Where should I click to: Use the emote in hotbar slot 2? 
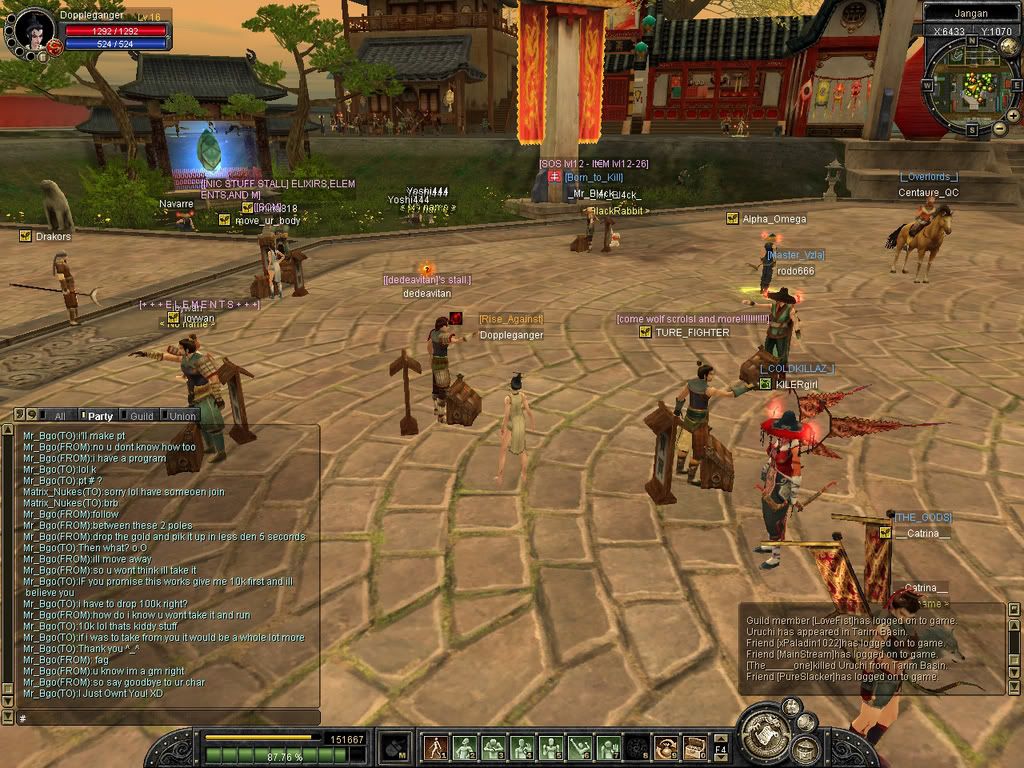tap(464, 747)
